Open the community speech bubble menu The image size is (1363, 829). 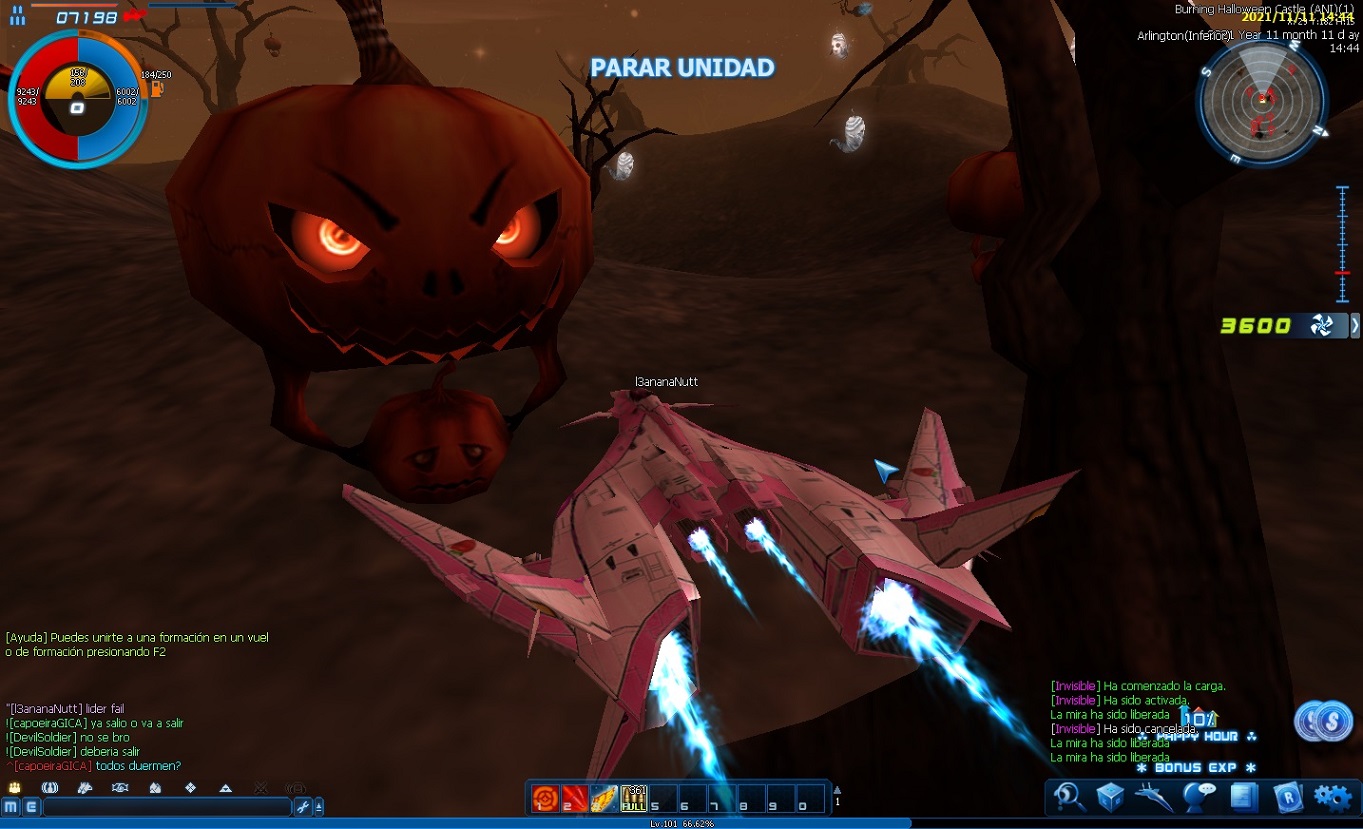[x=1198, y=797]
